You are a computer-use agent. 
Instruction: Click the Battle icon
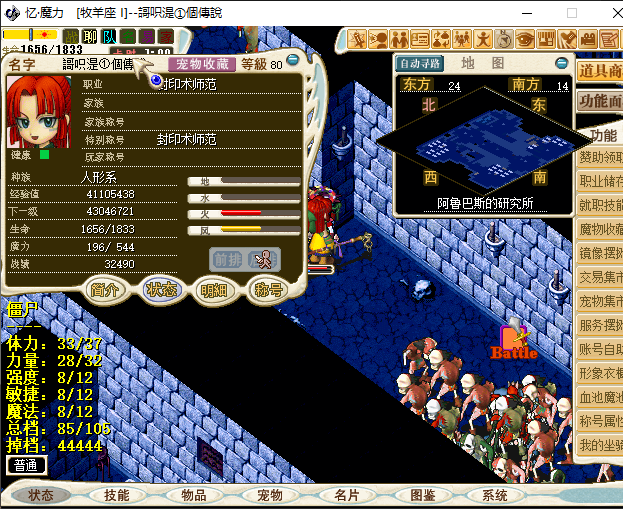point(514,343)
